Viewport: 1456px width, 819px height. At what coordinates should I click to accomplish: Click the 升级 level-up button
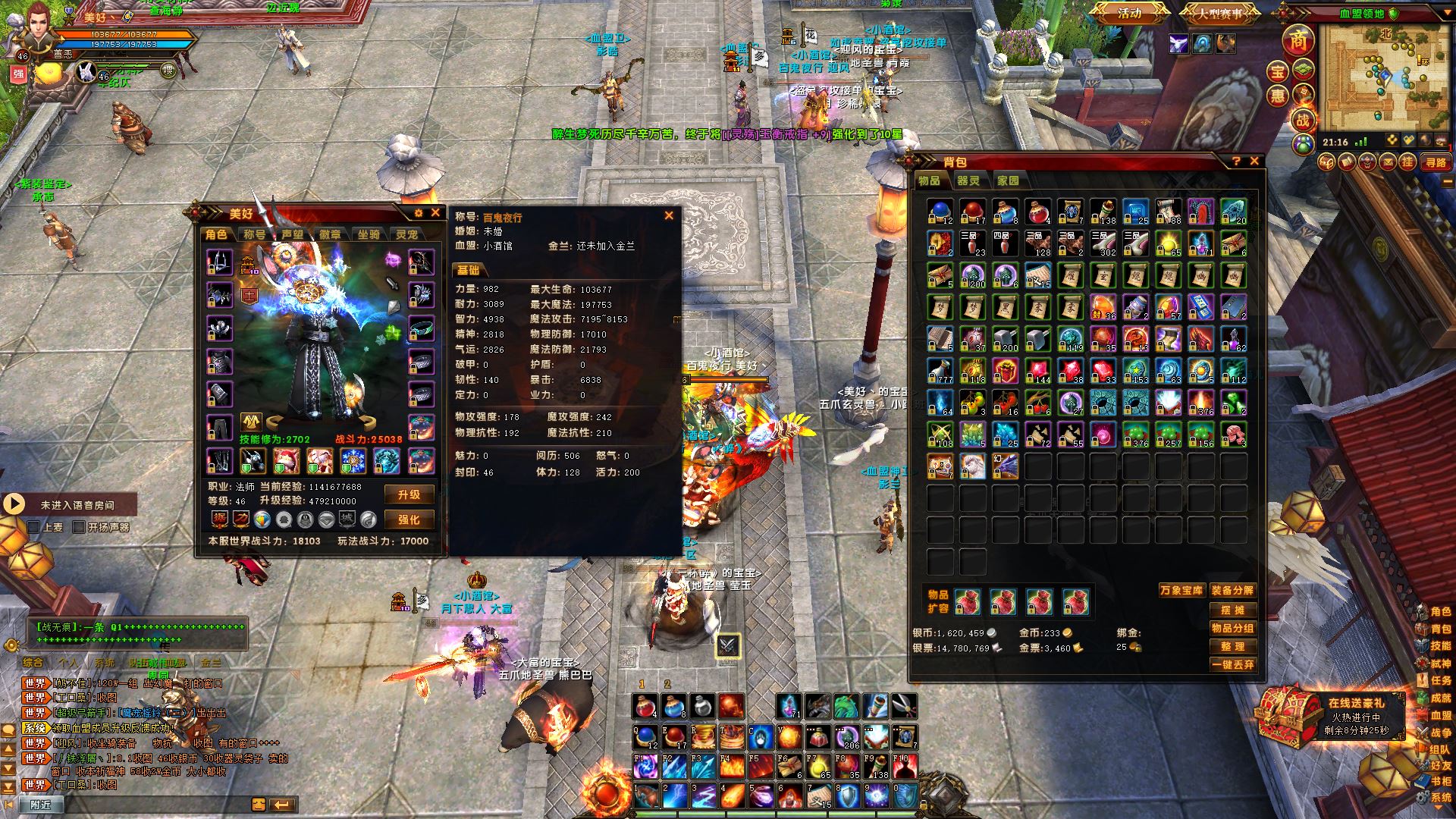click(409, 494)
